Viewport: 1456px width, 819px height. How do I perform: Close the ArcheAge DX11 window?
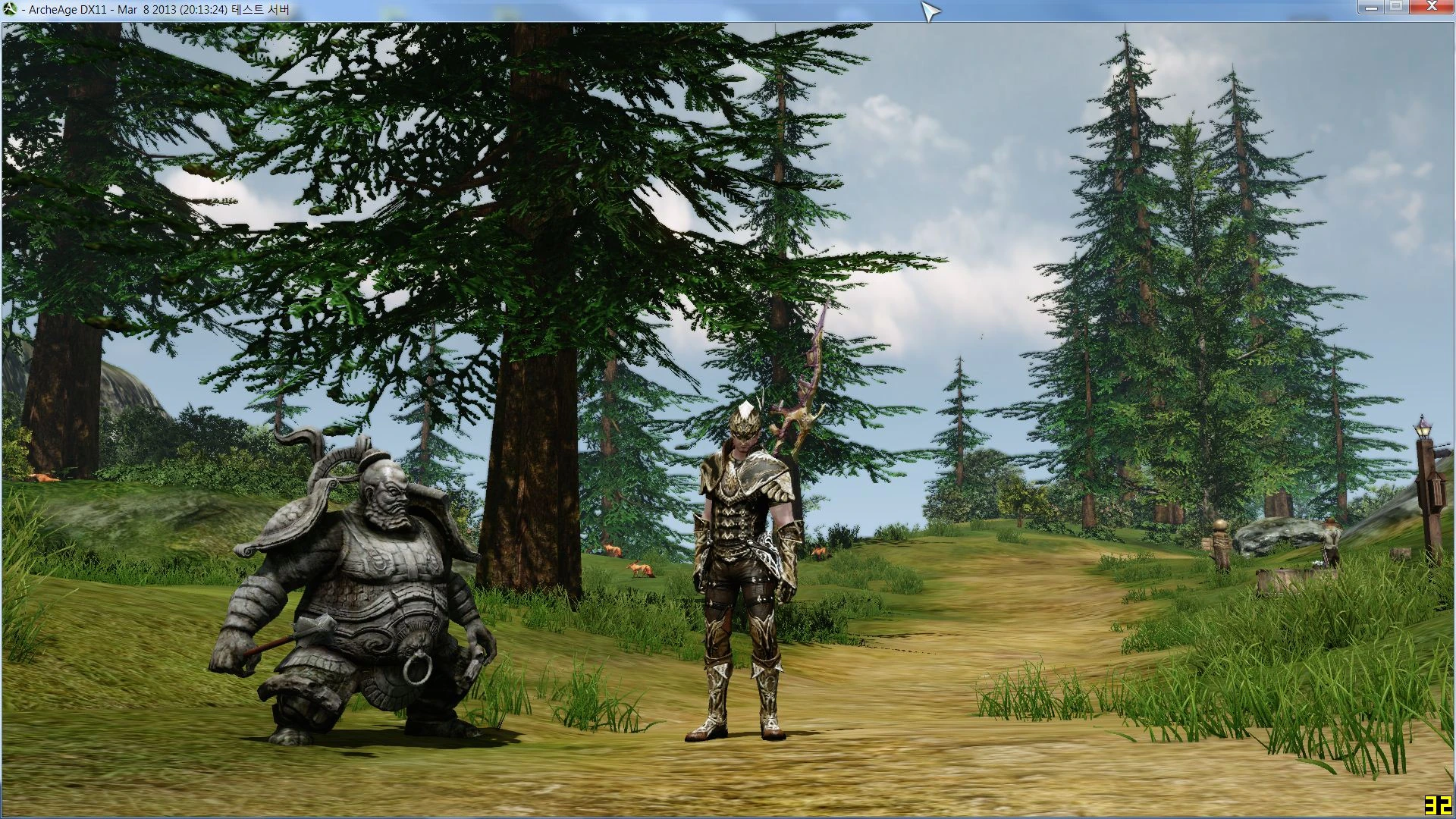tap(1432, 8)
